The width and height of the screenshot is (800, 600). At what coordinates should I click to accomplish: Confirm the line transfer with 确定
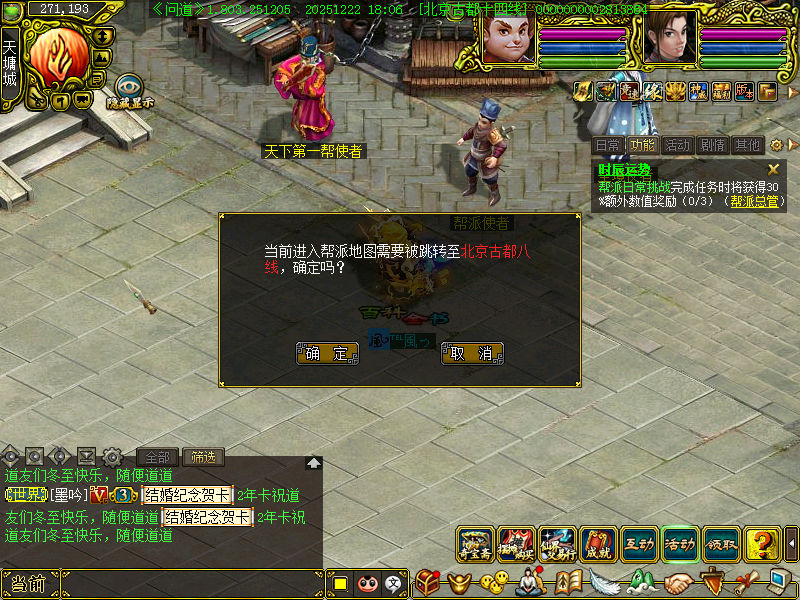(x=327, y=353)
